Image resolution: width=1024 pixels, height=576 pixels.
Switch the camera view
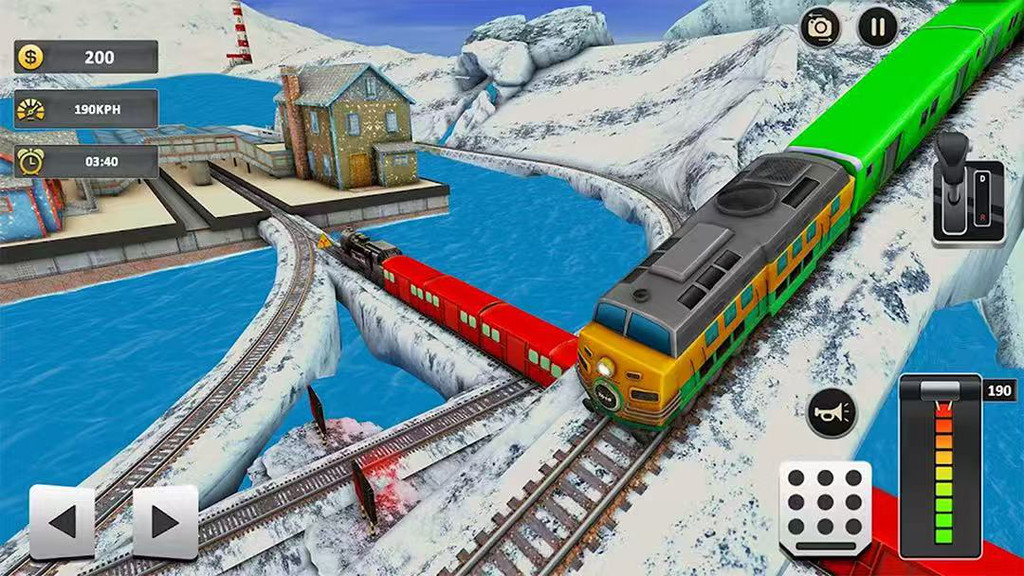(820, 27)
